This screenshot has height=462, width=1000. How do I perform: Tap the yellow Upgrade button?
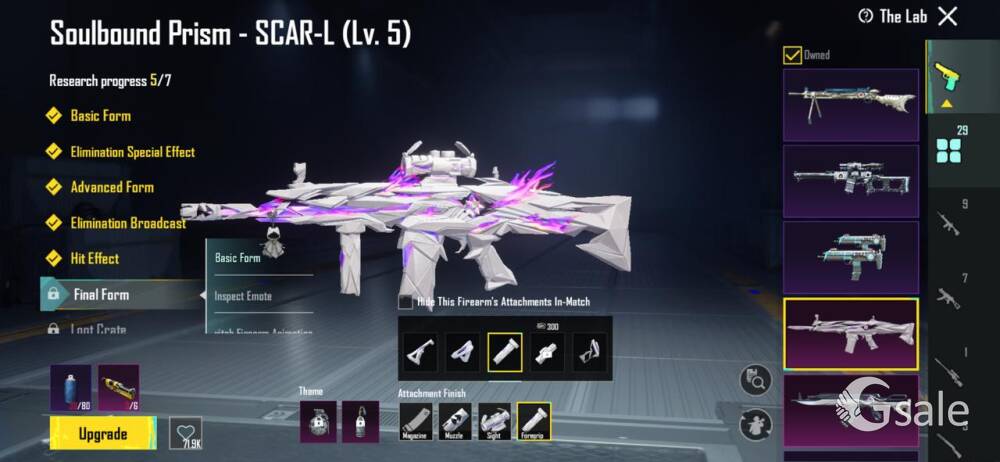[103, 434]
